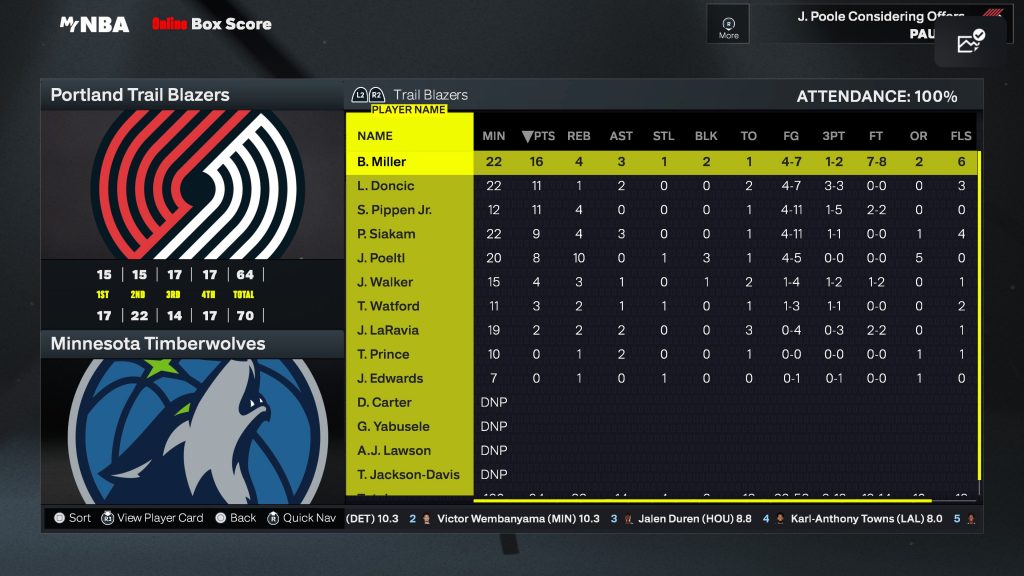Screen dimensions: 1024x576
Task: Sort the table by PTS column
Action: 539,136
